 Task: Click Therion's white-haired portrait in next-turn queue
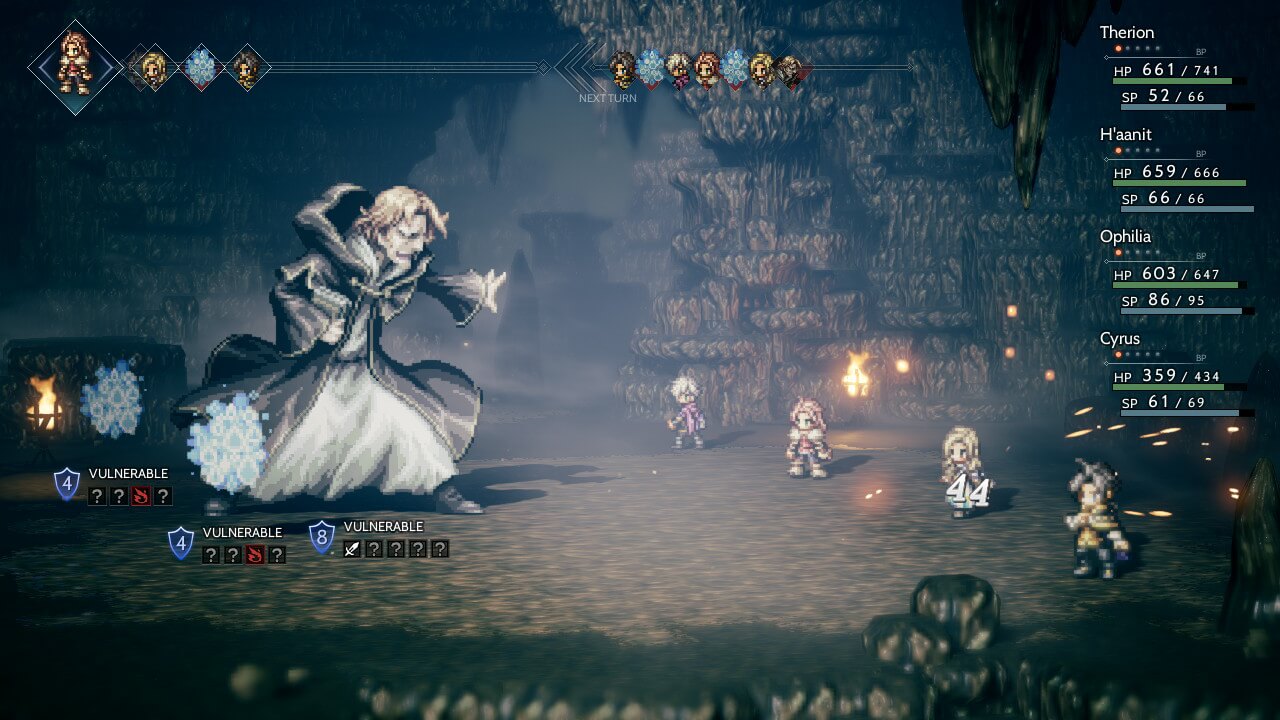pyautogui.click(x=679, y=70)
